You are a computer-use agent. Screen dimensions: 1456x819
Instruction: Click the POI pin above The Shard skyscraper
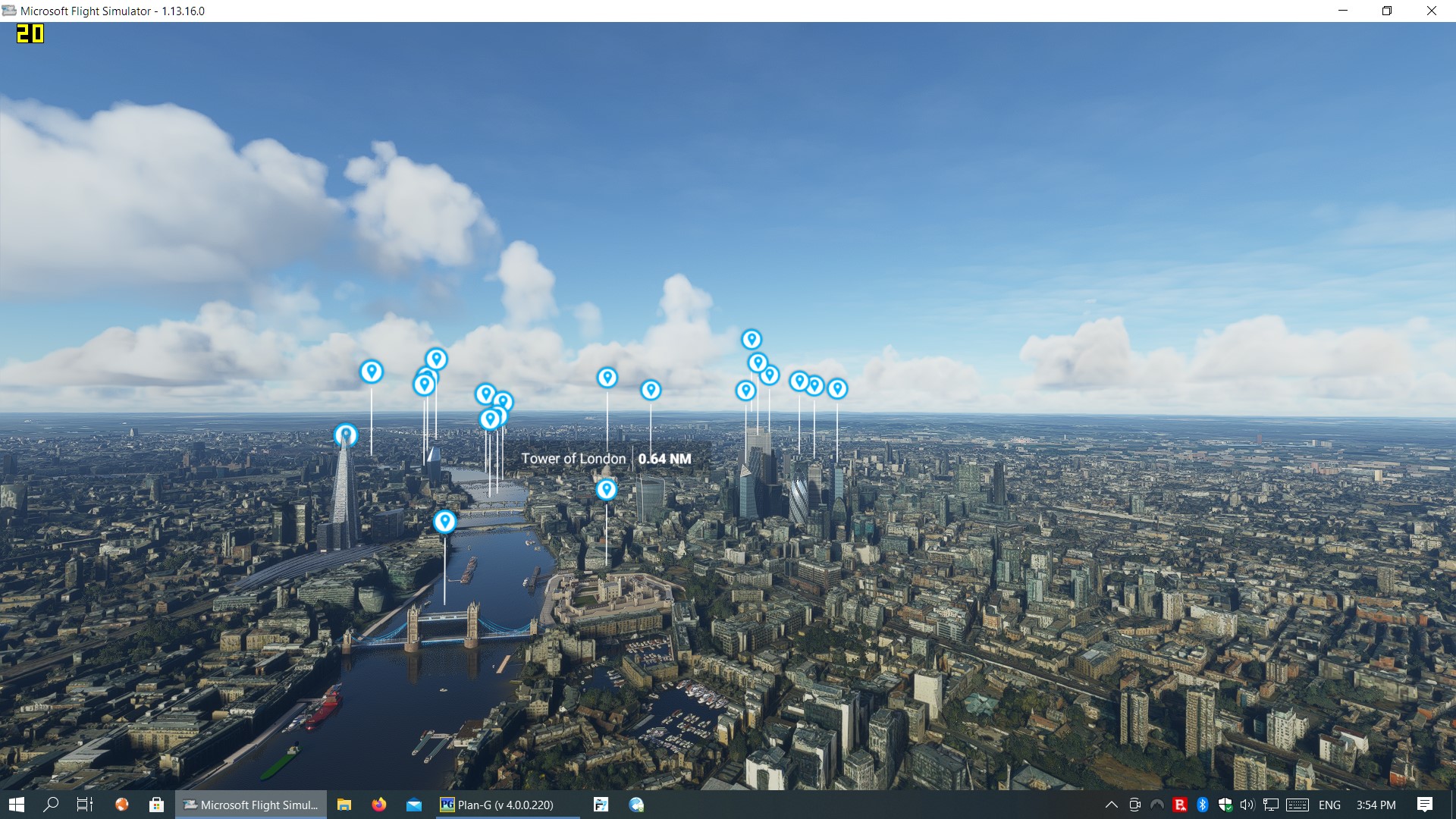pos(346,434)
